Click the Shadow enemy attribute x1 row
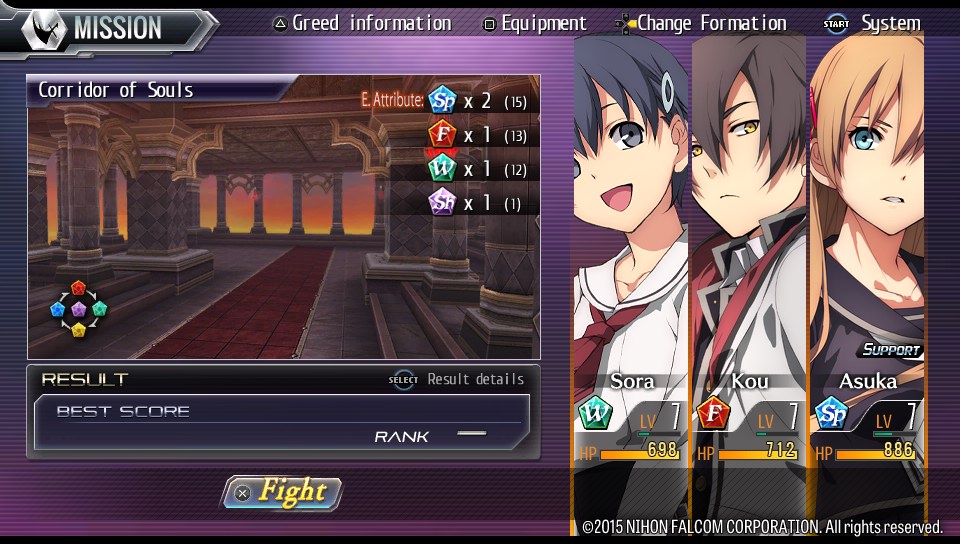960x544 pixels. (x=478, y=203)
